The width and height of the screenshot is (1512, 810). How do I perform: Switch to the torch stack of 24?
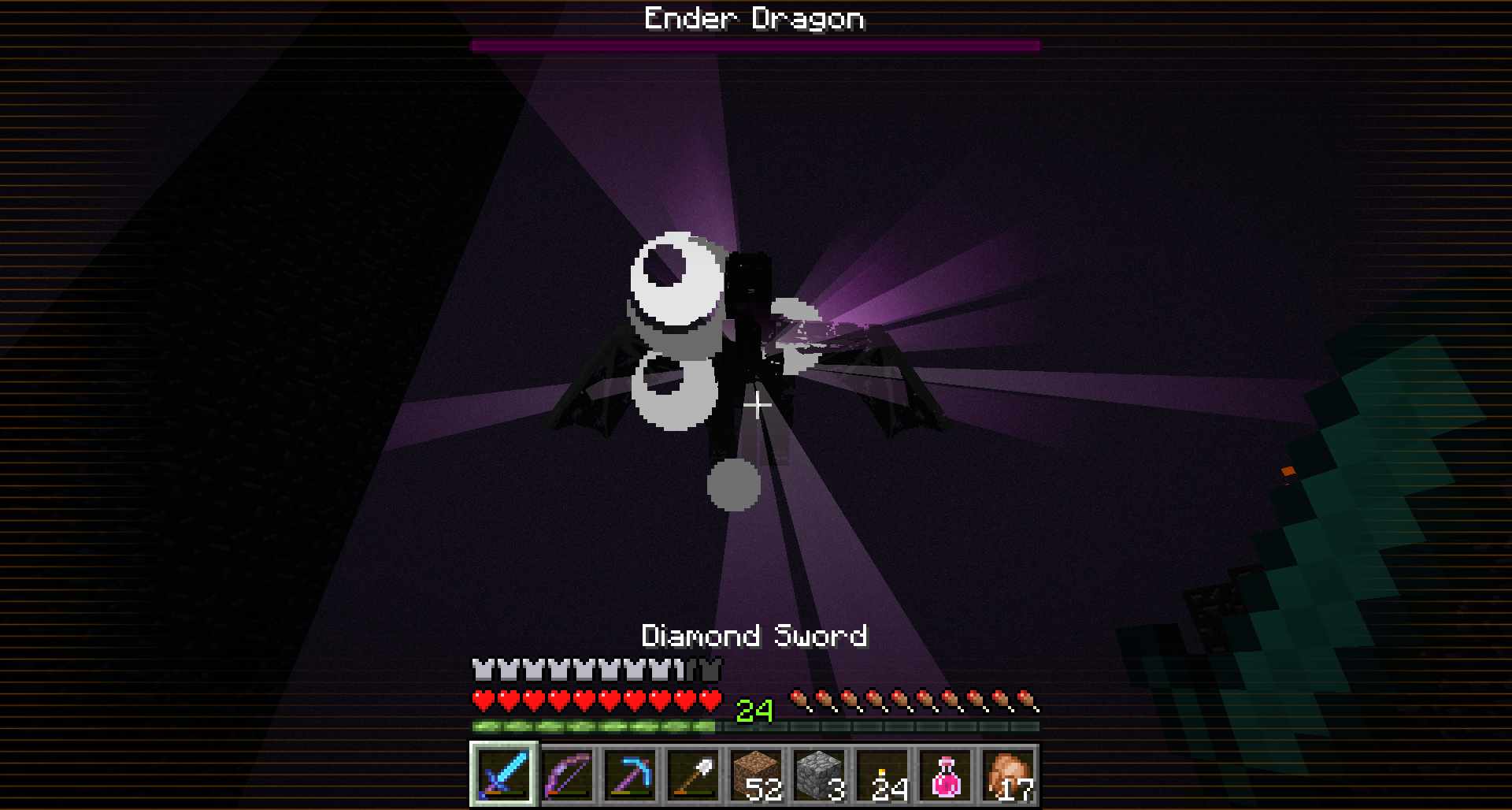pos(882,775)
